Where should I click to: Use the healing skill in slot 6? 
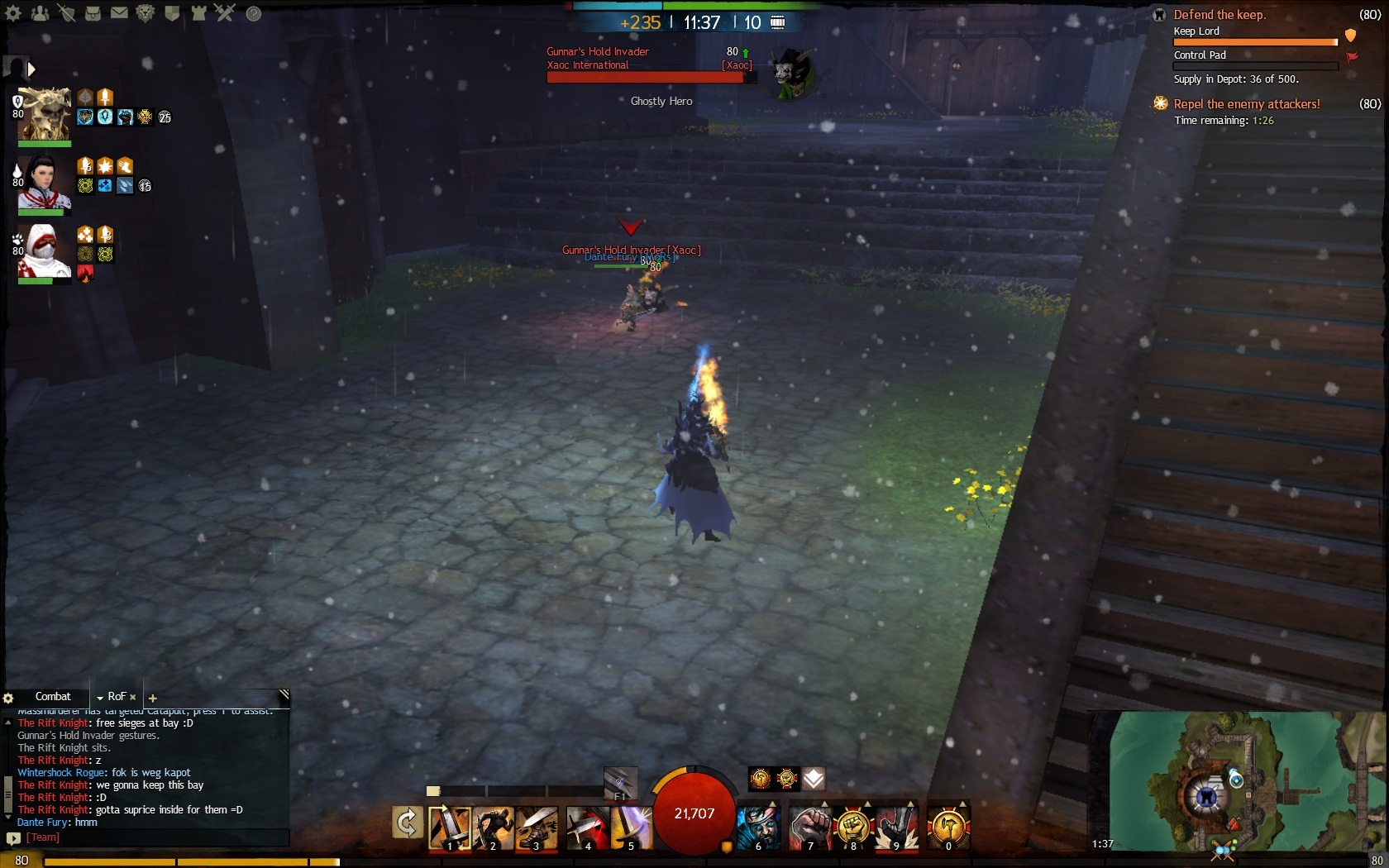[x=758, y=827]
